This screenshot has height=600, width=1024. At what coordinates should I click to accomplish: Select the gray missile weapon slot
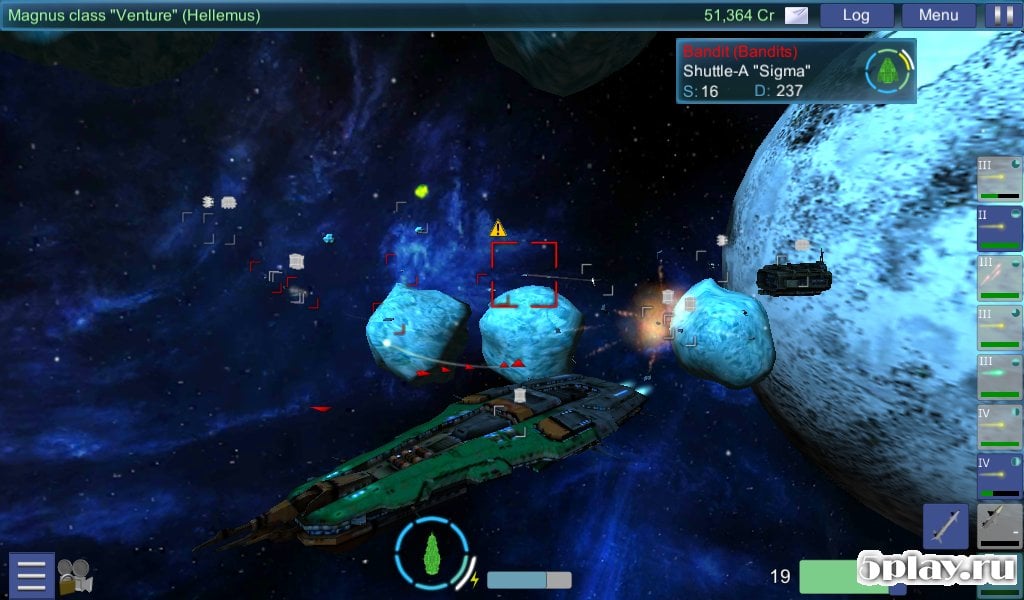click(x=998, y=527)
